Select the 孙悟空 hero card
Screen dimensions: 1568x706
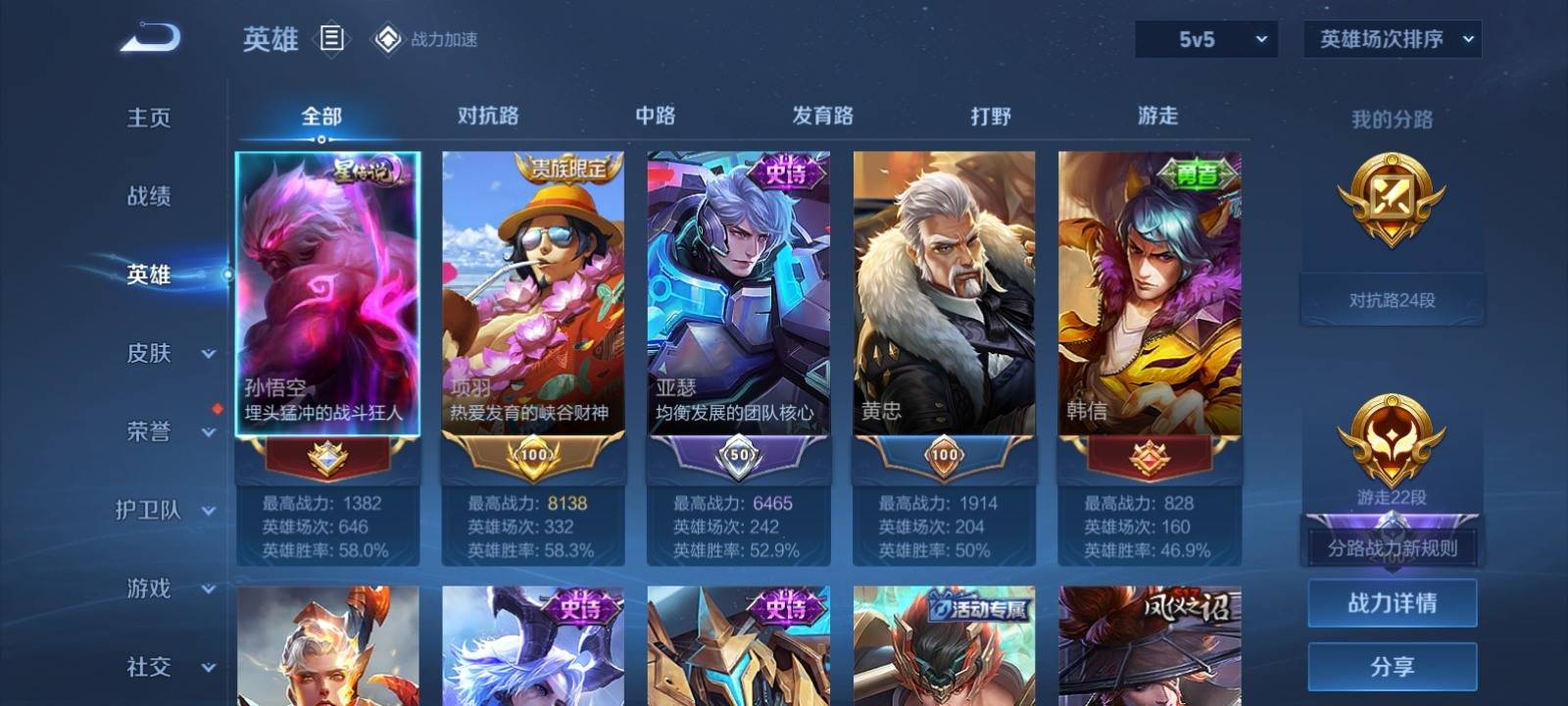click(327, 292)
